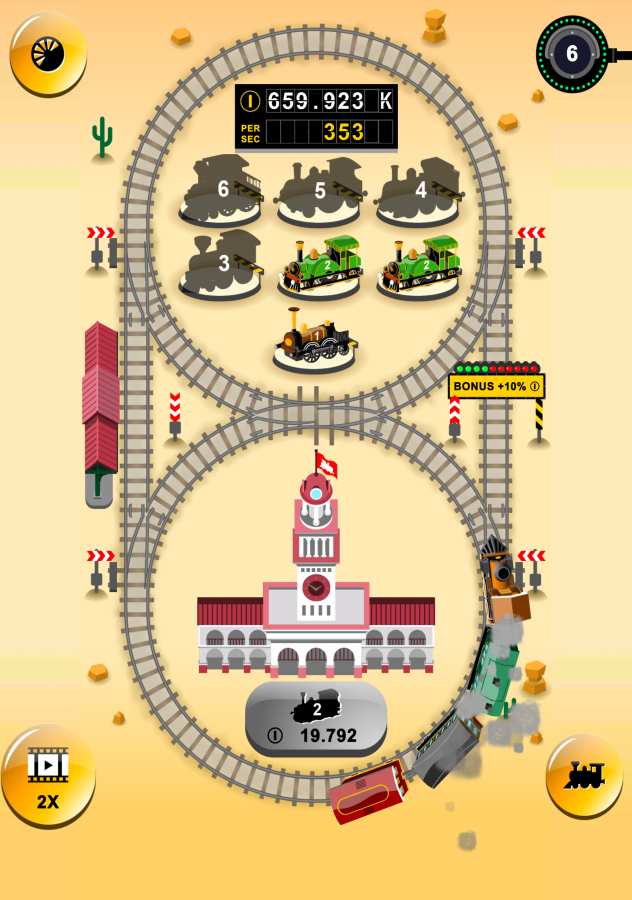Activate the 2X video speed boost
Image resolution: width=632 pixels, height=900 pixels.
pyautogui.click(x=47, y=774)
